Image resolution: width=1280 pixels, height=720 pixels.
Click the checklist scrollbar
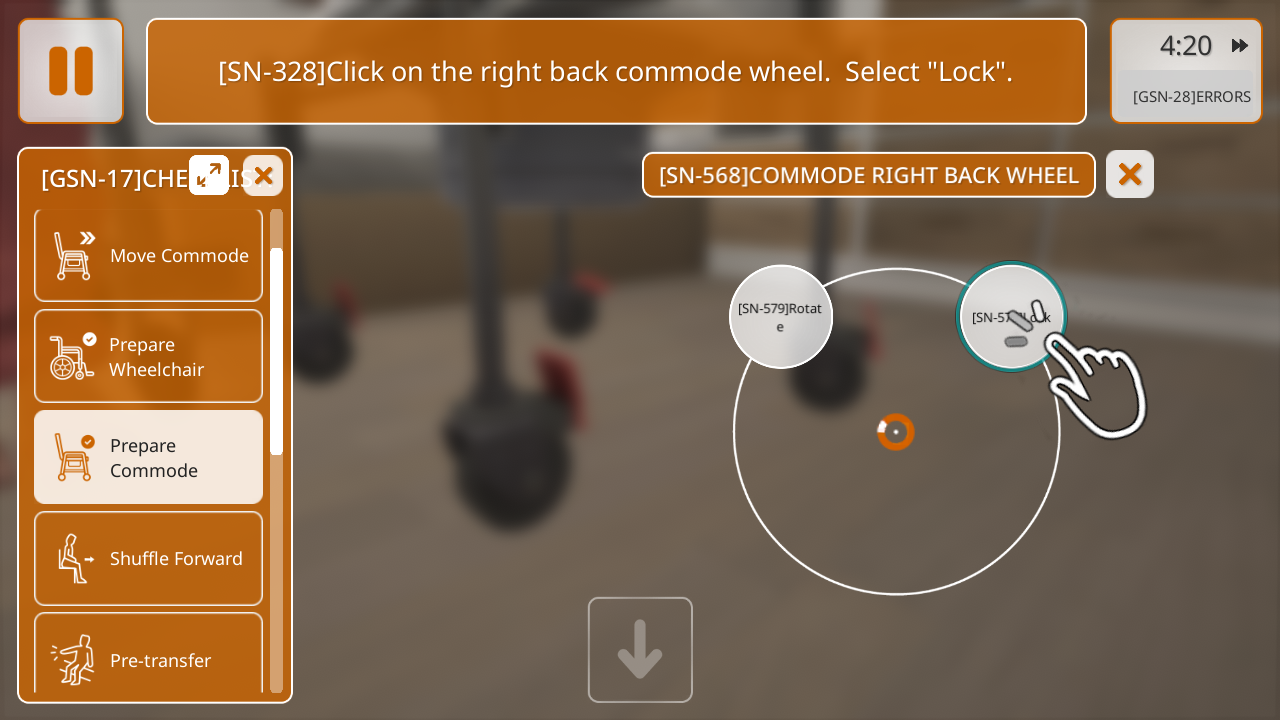point(276,350)
